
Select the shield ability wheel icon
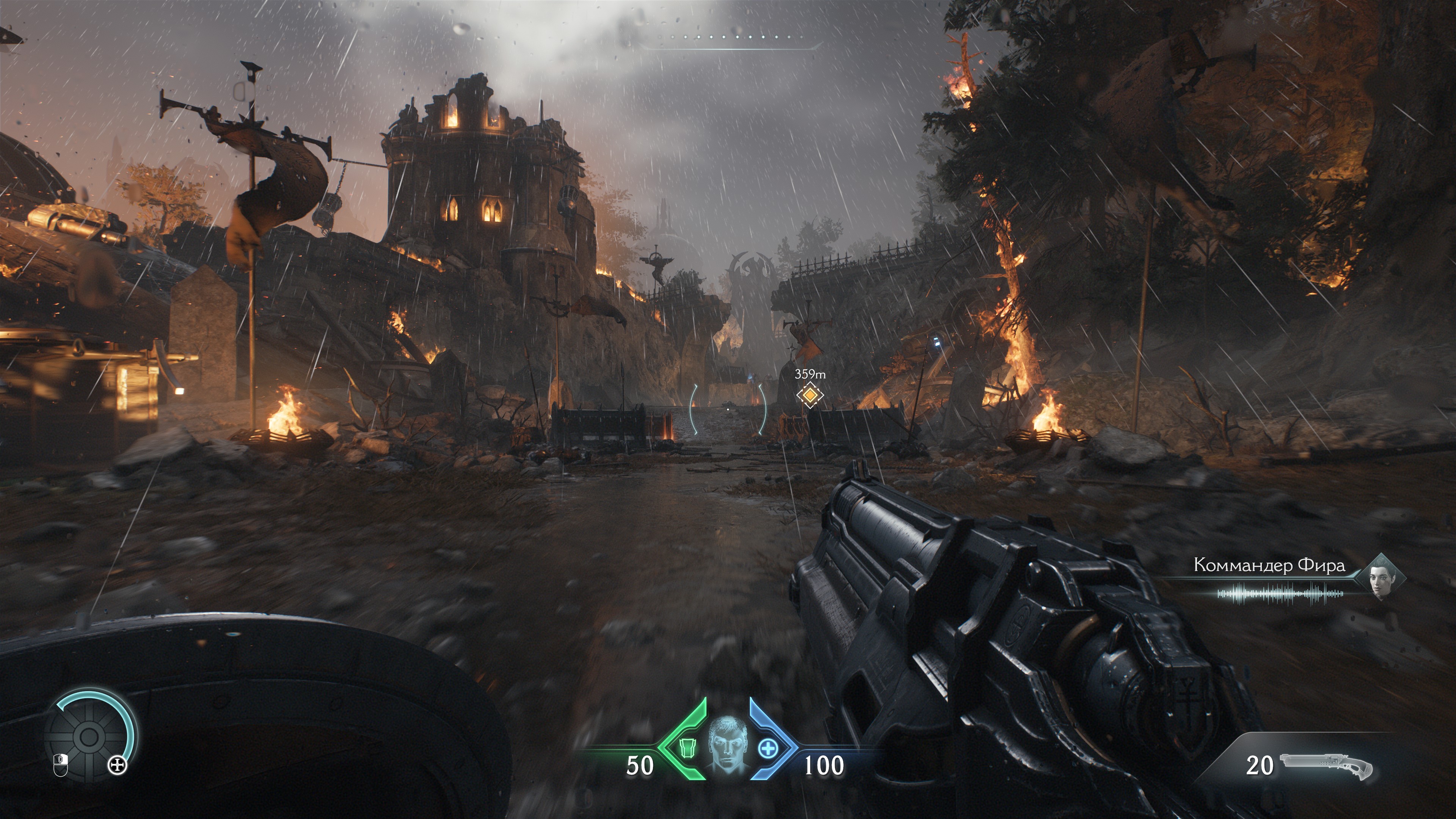tap(88, 736)
